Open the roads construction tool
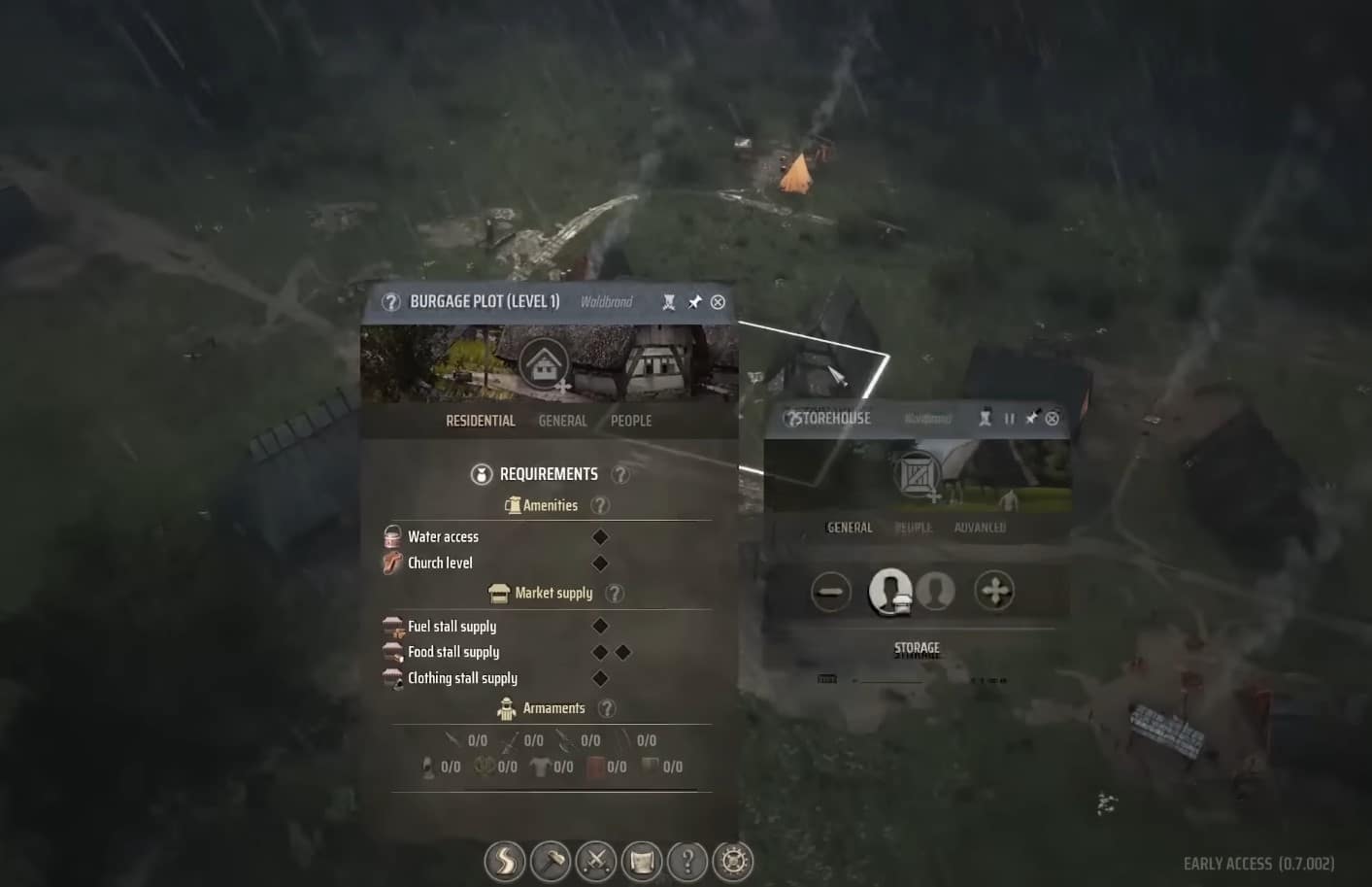The height and width of the screenshot is (887, 1372). tap(504, 861)
